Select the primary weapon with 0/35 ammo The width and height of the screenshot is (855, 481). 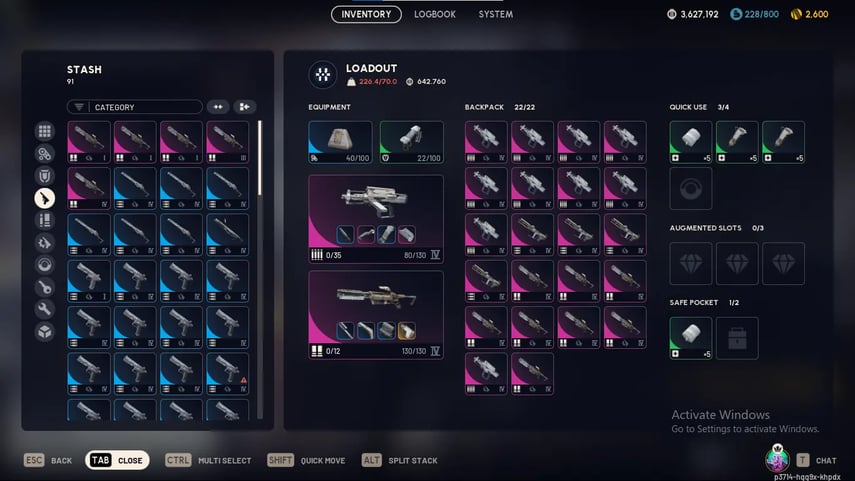(x=376, y=216)
